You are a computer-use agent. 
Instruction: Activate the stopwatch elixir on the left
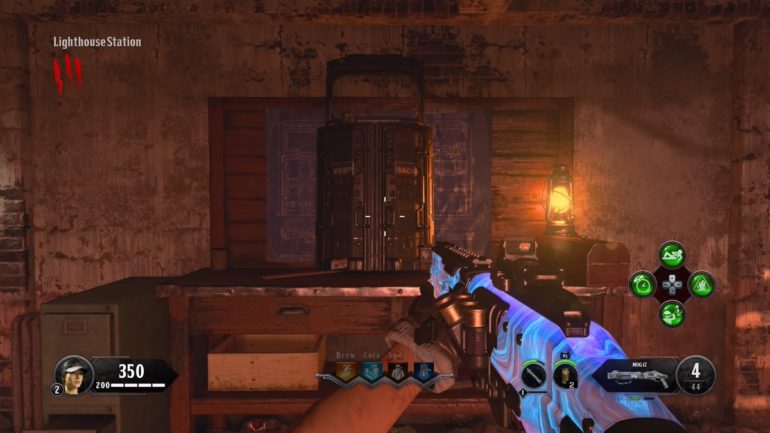pyautogui.click(x=643, y=284)
